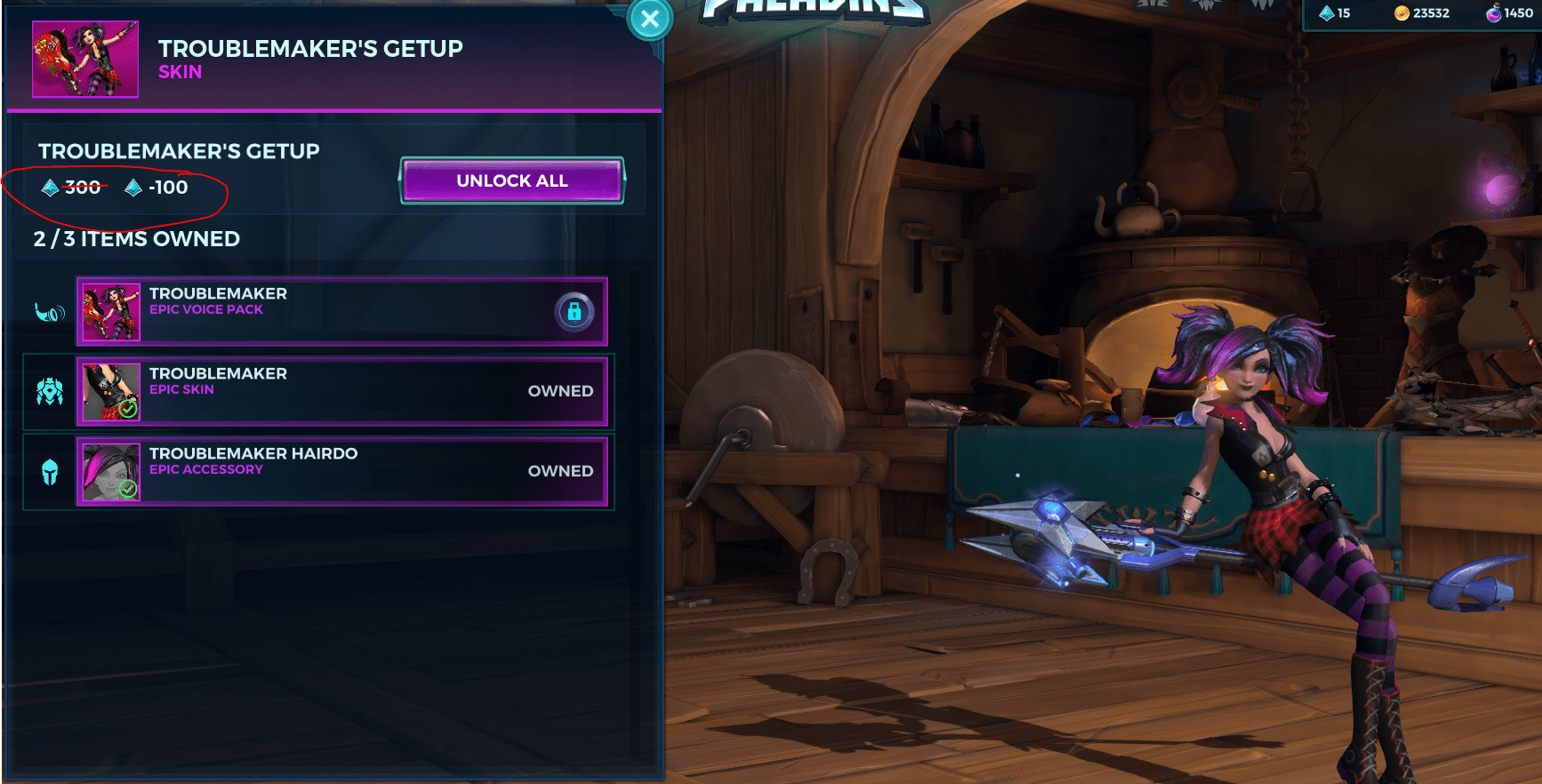Click the gold coin currency counter
Screen dimensions: 1542x784
tap(1422, 13)
